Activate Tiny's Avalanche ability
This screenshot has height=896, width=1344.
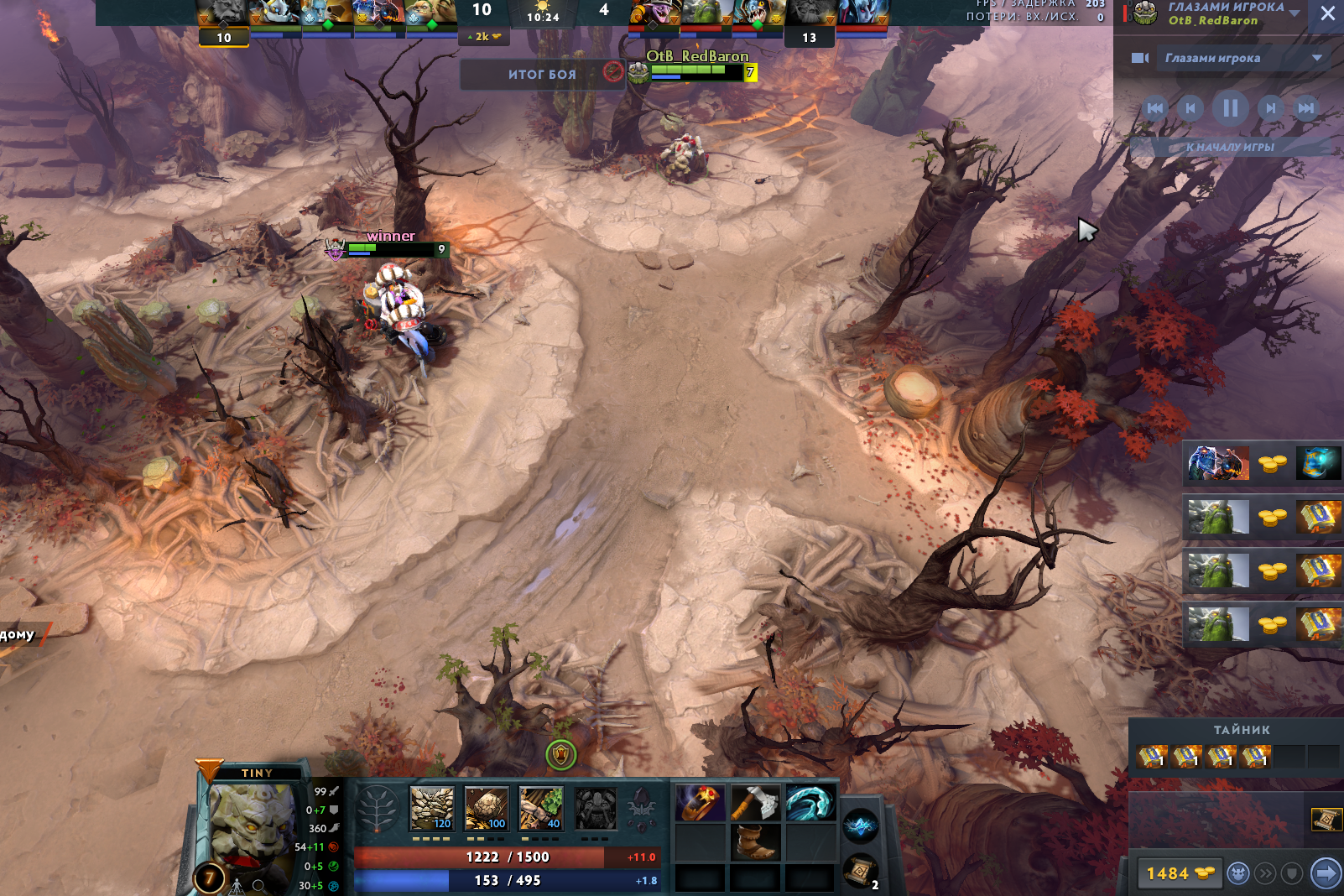(x=432, y=809)
